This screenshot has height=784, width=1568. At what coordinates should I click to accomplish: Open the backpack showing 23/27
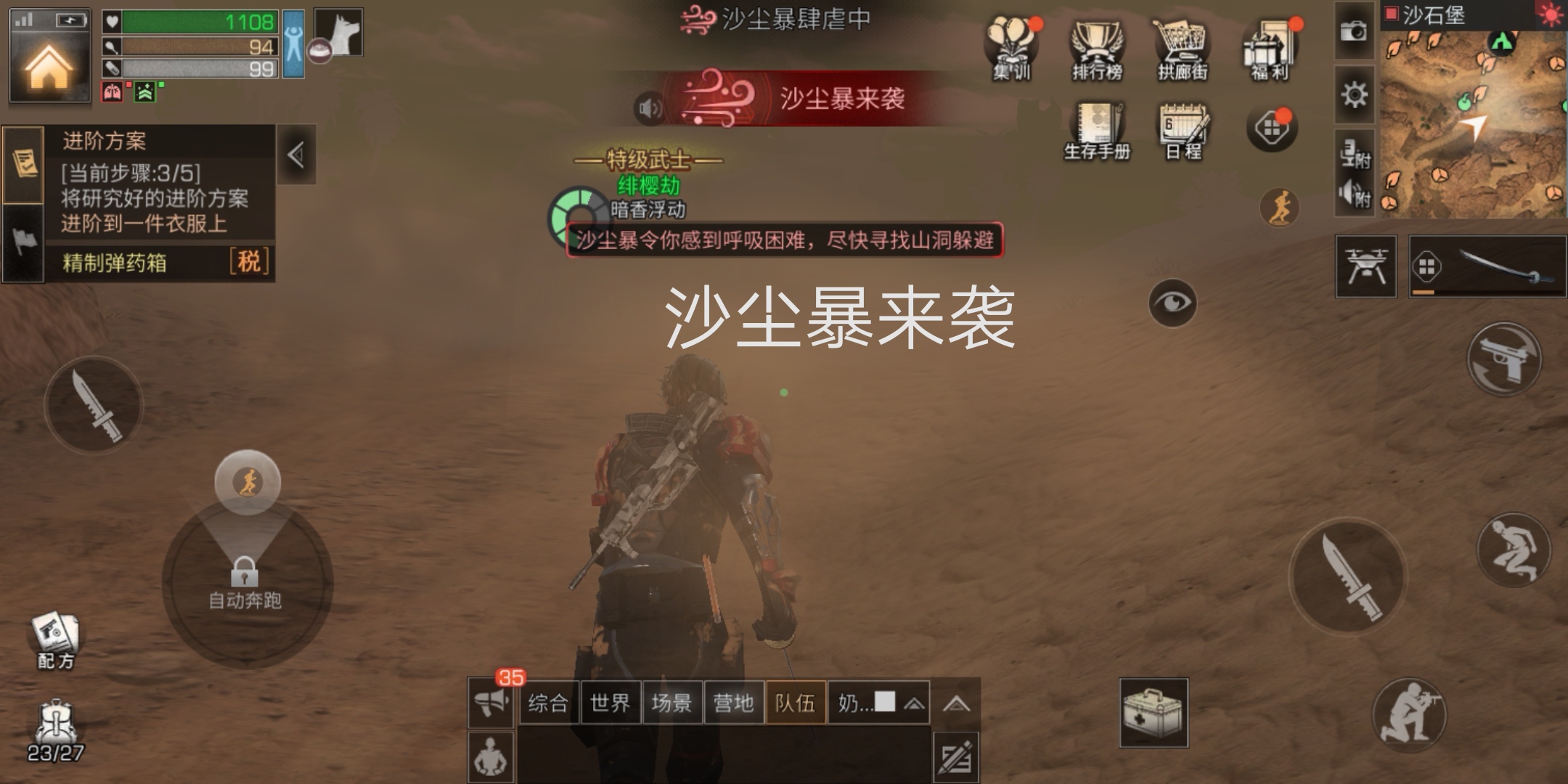click(x=57, y=719)
